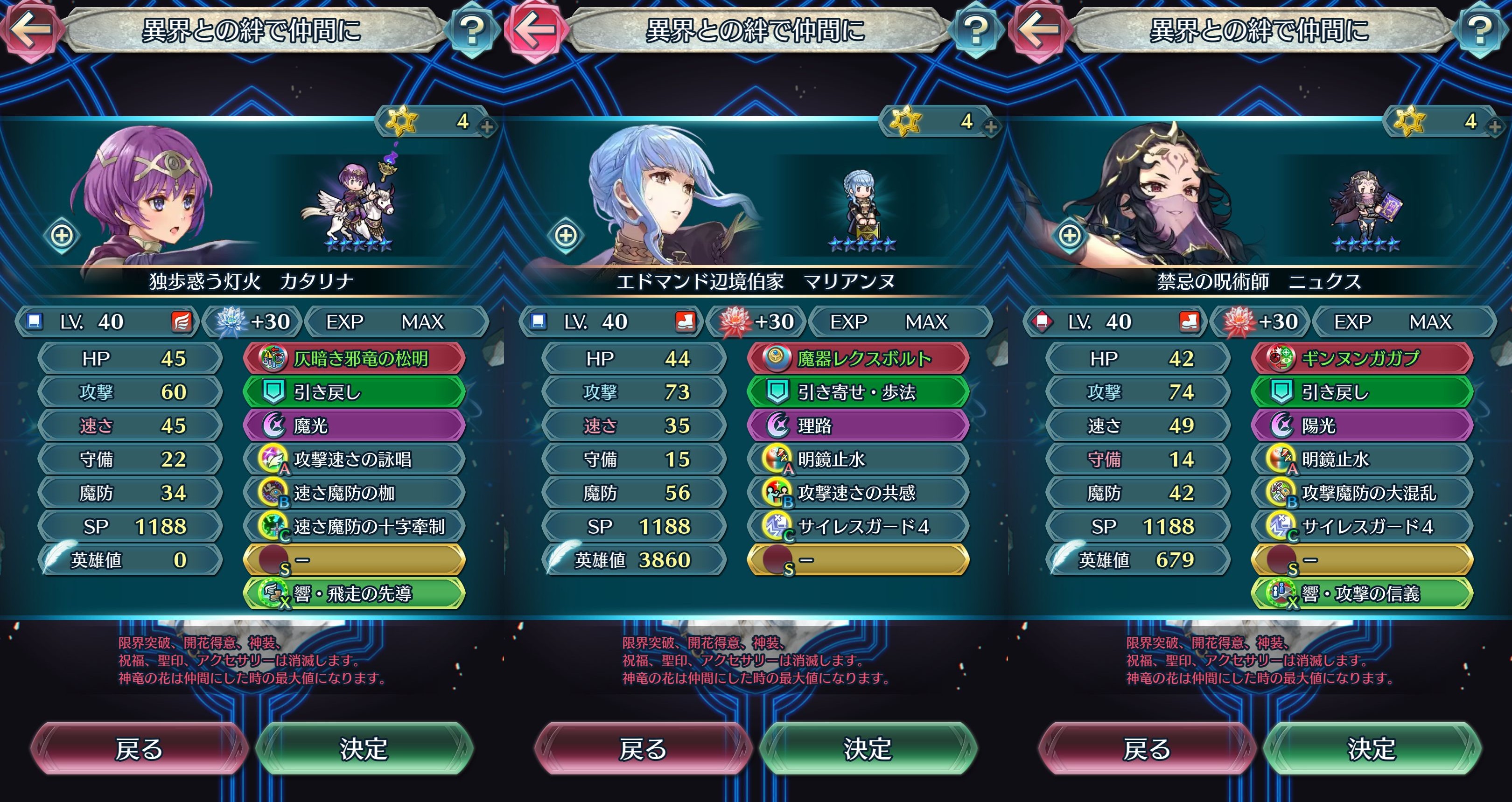The height and width of the screenshot is (802, 1512).
Task: Select Marianne's assist 引き寄せ・歩法
Action: click(x=858, y=392)
